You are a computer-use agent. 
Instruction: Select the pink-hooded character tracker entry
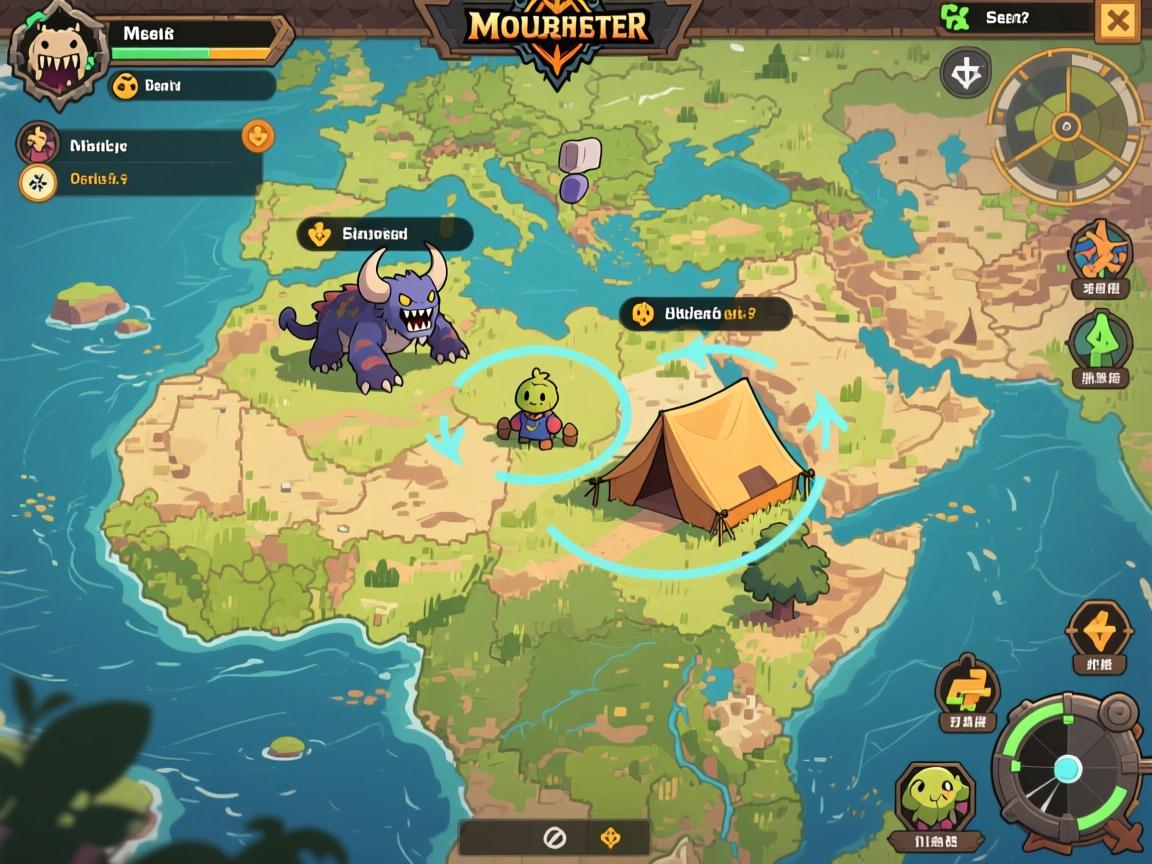[39, 144]
